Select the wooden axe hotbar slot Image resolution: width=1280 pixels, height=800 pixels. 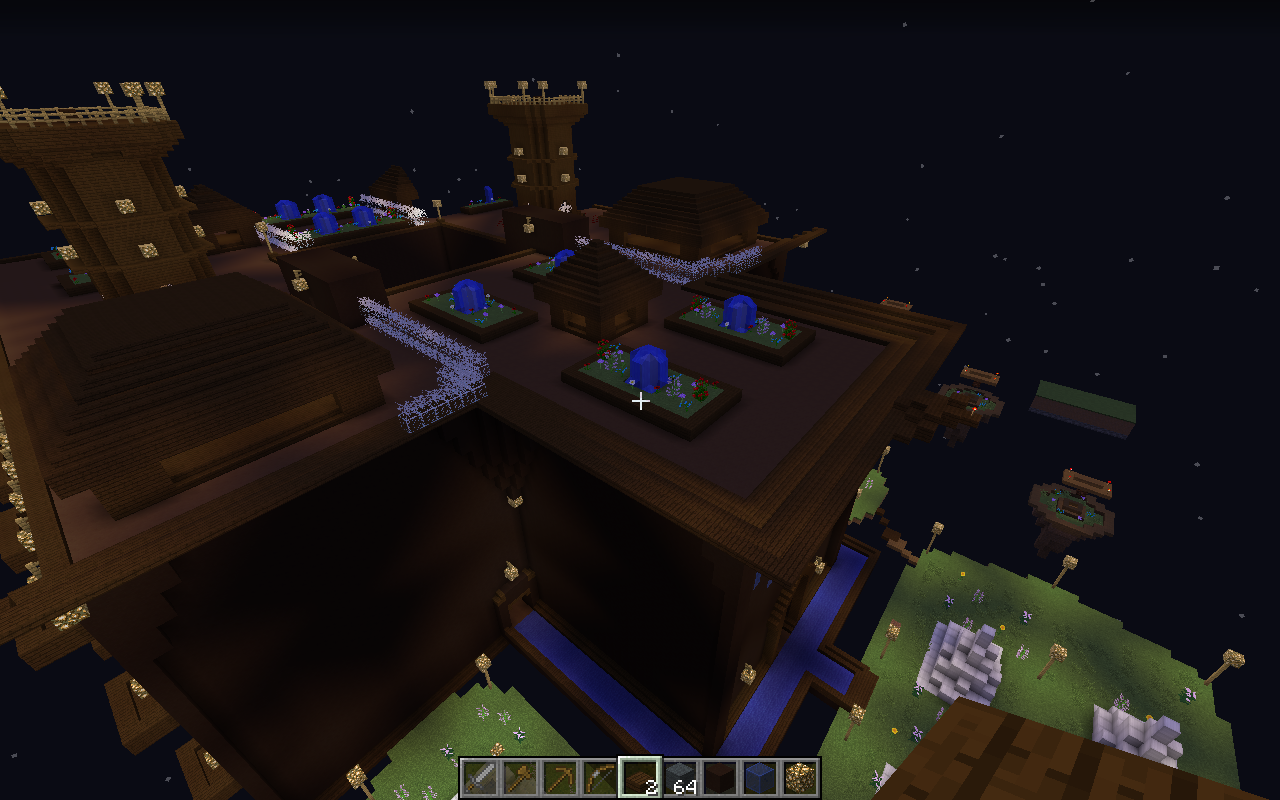pyautogui.click(x=520, y=777)
